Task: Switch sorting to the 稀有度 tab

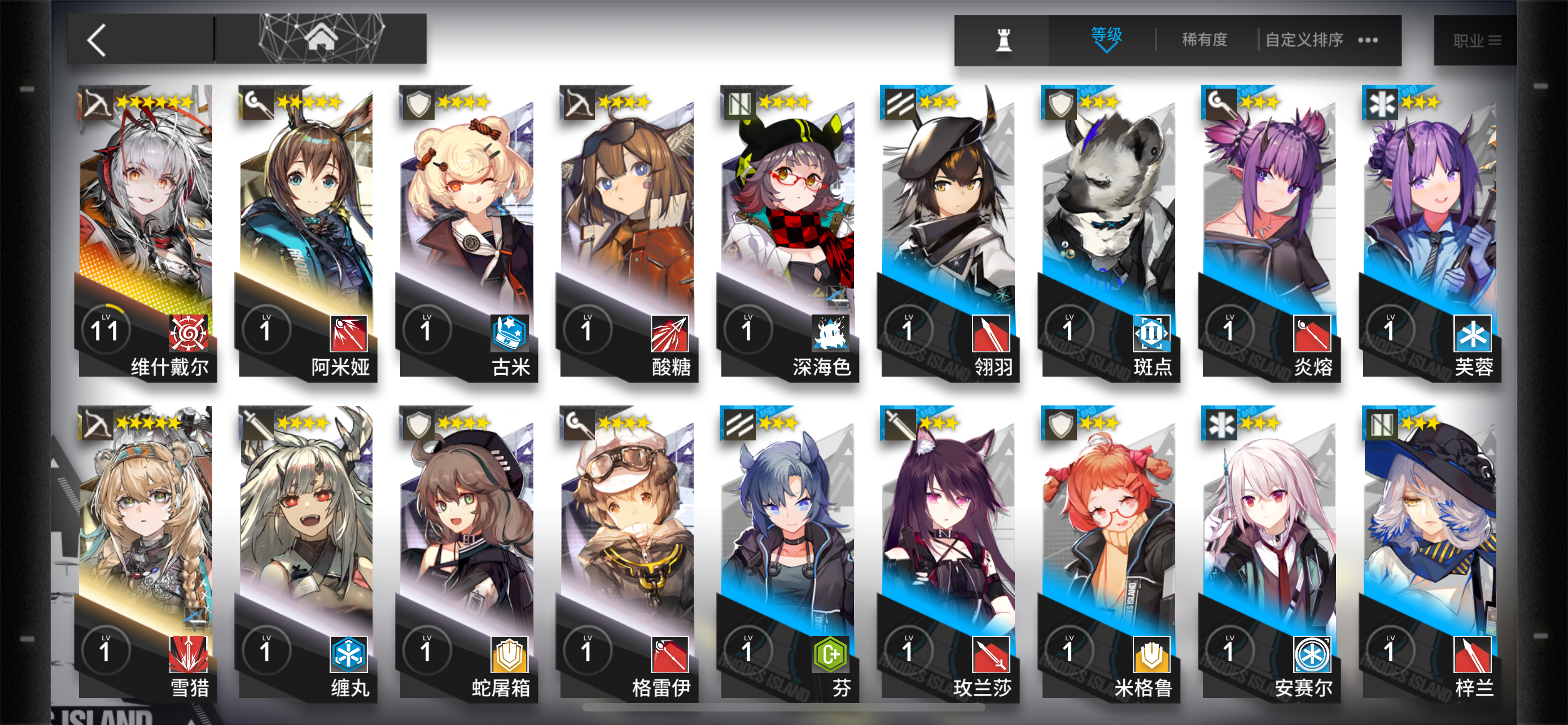Action: (1206, 40)
